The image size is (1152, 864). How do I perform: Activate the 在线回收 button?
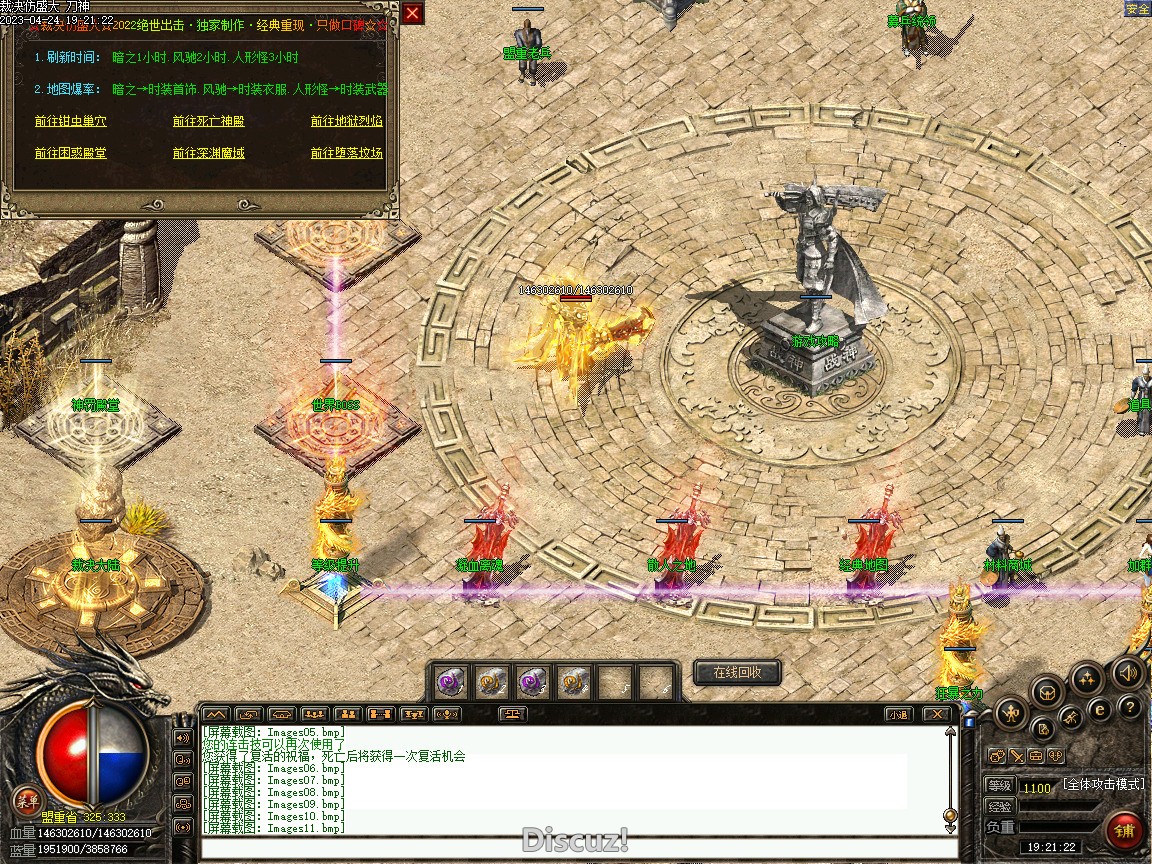[x=737, y=673]
